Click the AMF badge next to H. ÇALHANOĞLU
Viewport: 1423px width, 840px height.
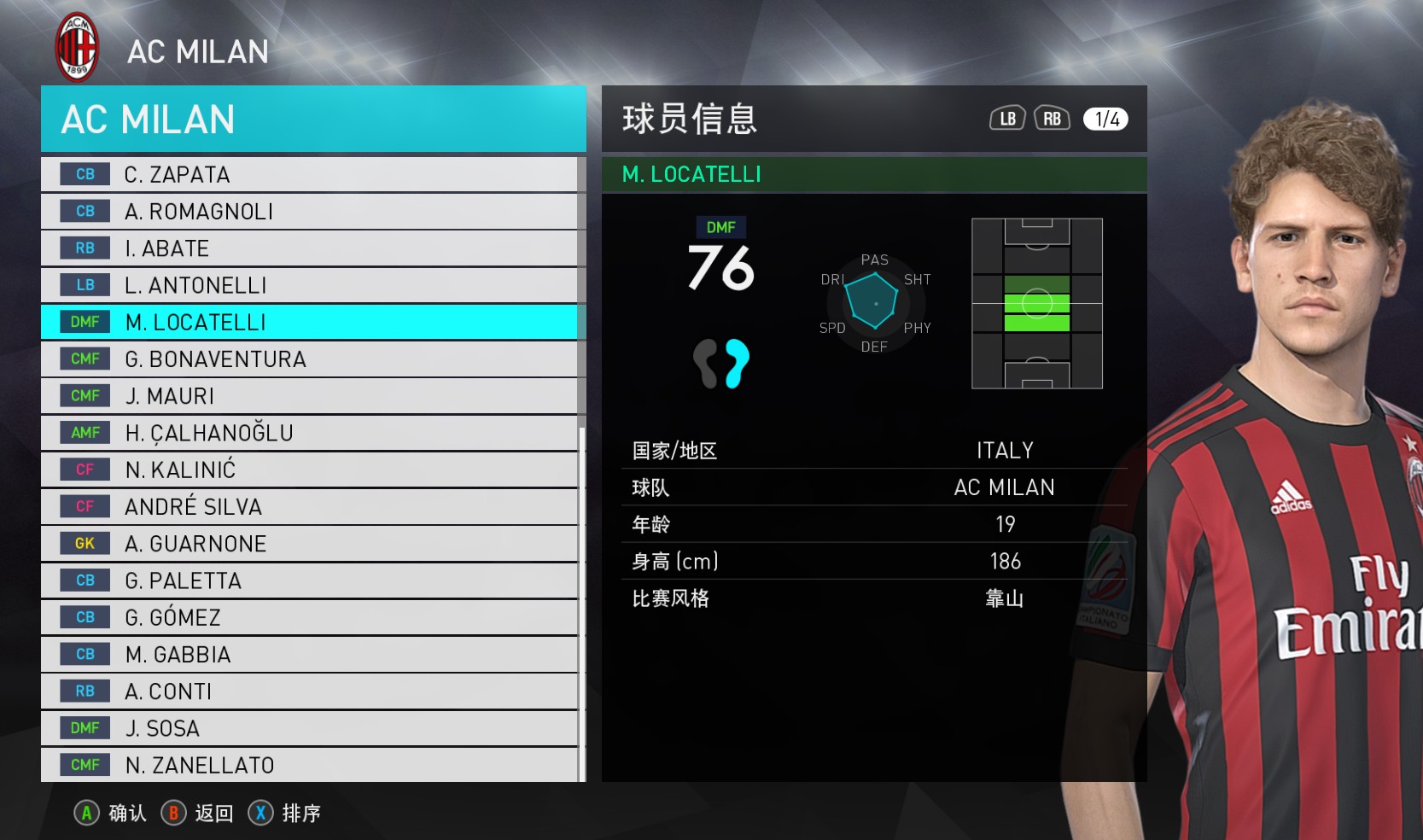coord(83,432)
